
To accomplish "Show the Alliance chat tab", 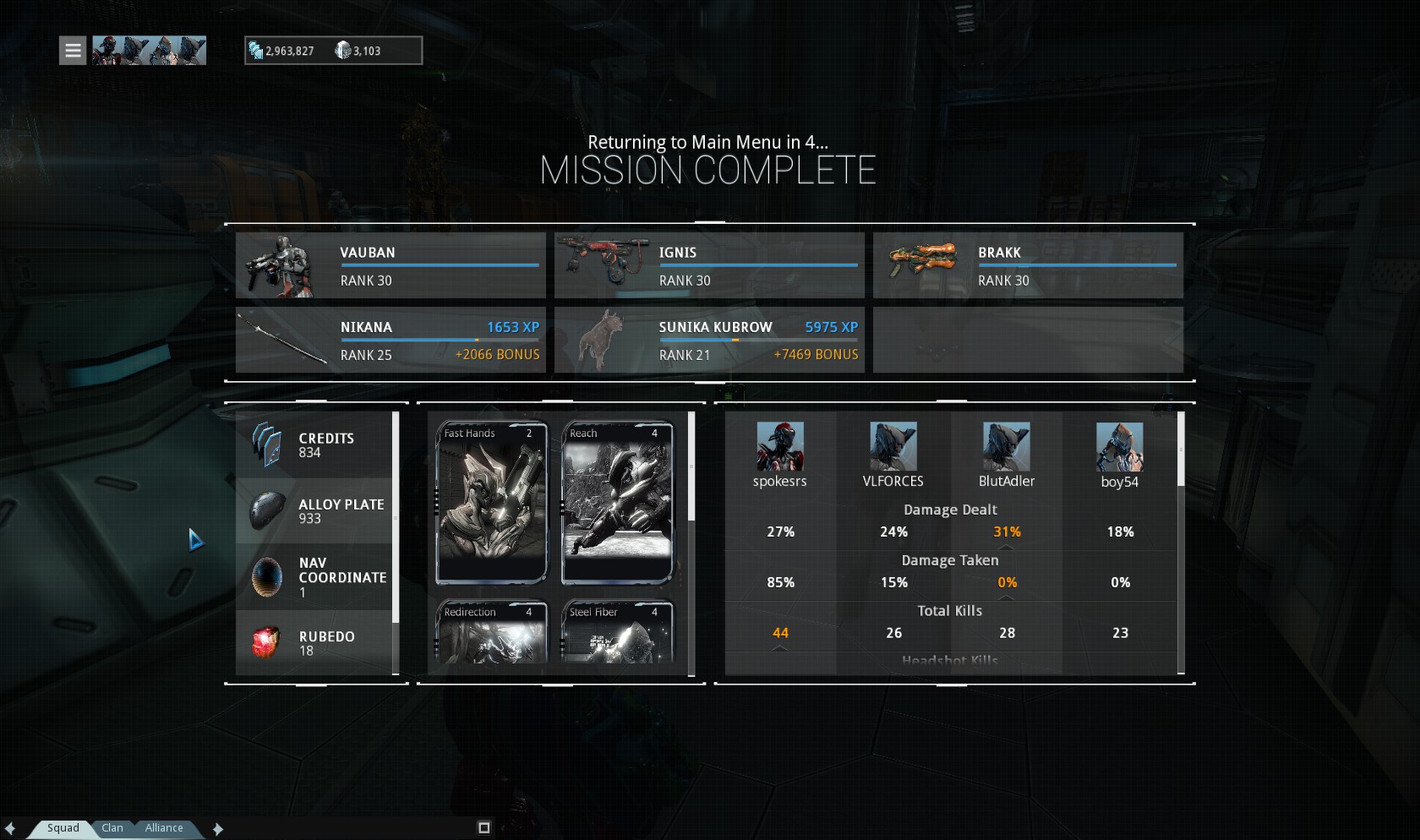I will tap(163, 828).
